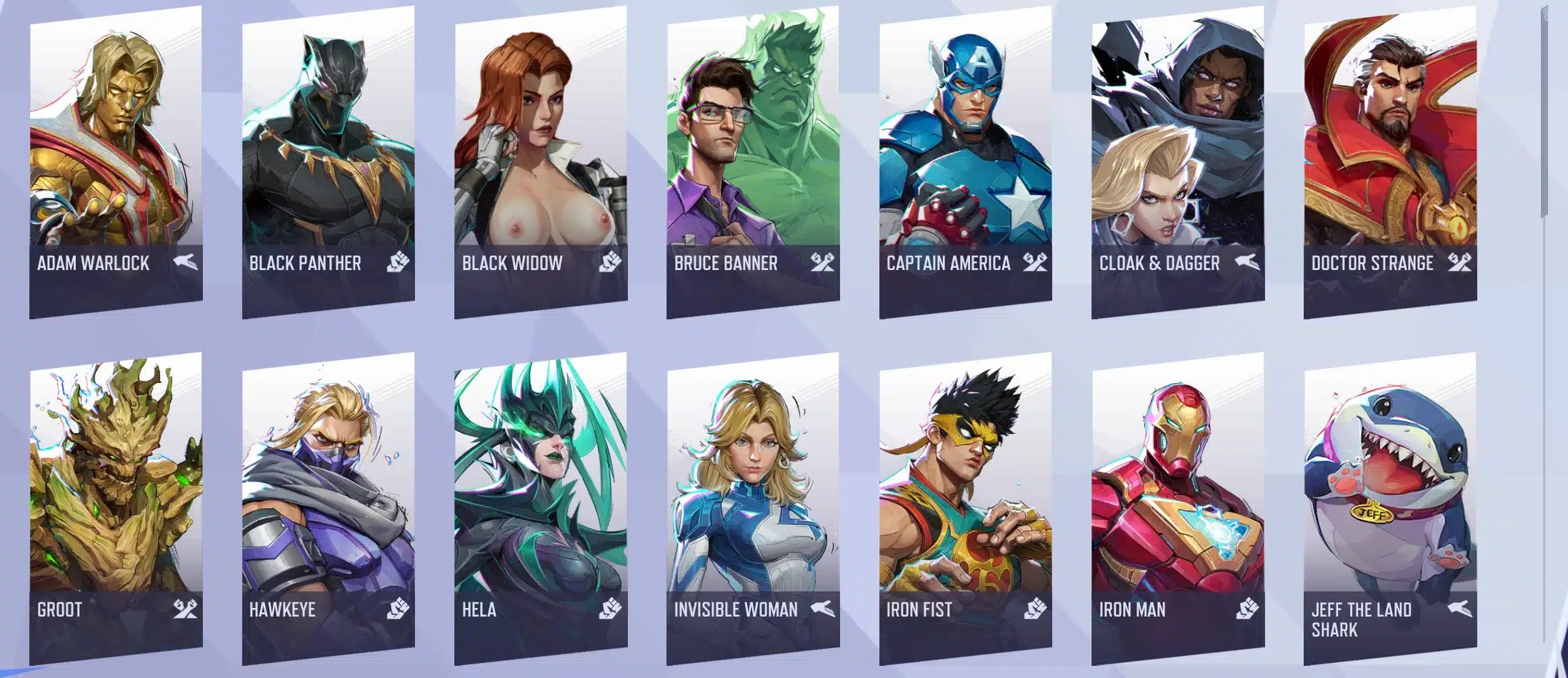Click the Duelist icon beside Iron Fist's name
The width and height of the screenshot is (1568, 678).
(1037, 611)
